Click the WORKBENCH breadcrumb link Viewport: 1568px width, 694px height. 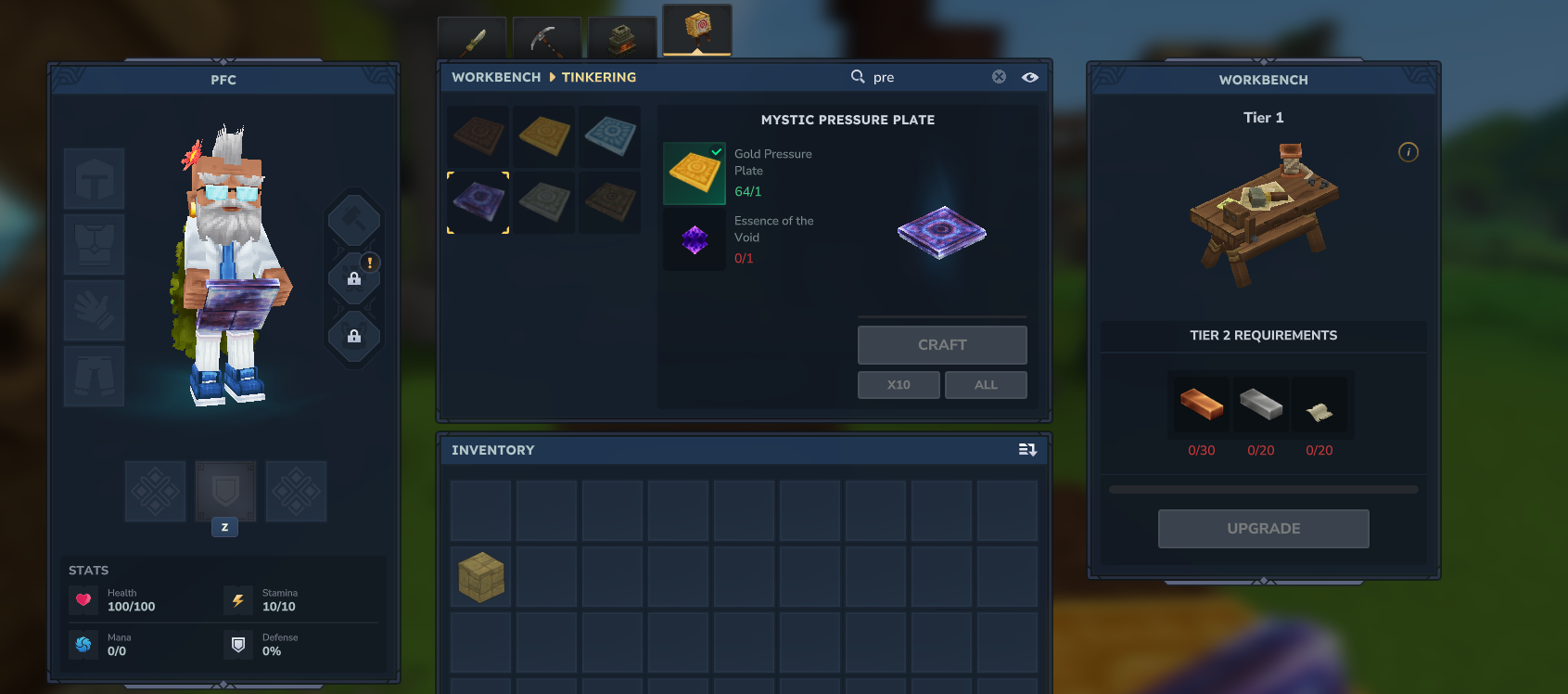[495, 77]
